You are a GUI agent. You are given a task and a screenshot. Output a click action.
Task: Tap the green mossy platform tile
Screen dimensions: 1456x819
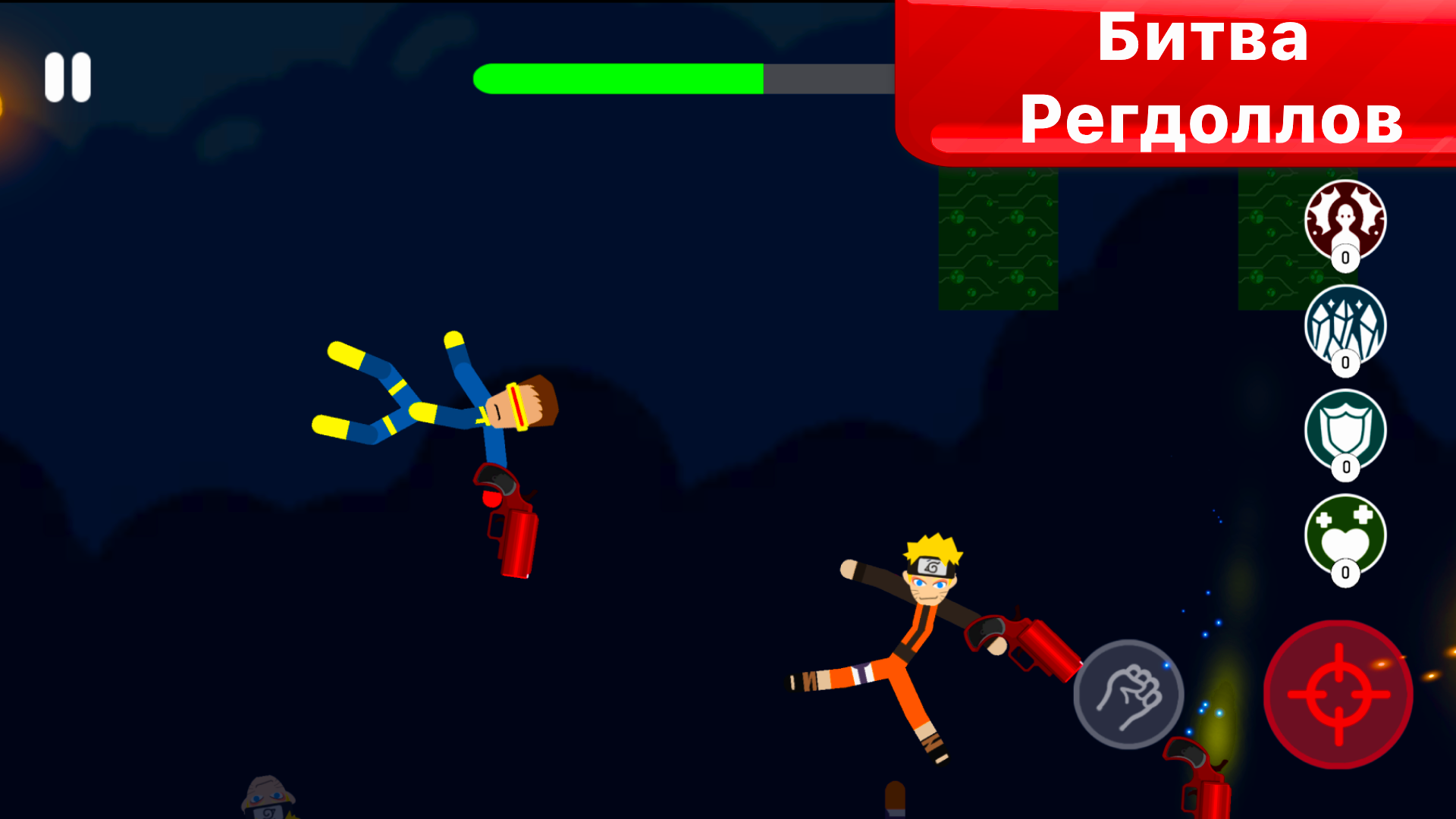[x=997, y=239]
